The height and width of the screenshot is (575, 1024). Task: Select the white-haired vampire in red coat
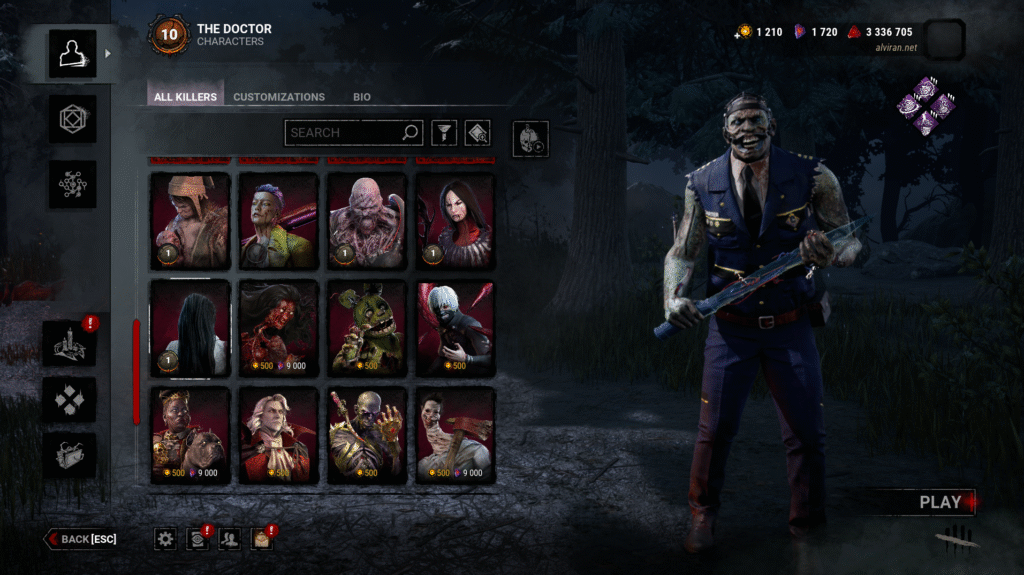click(x=279, y=435)
